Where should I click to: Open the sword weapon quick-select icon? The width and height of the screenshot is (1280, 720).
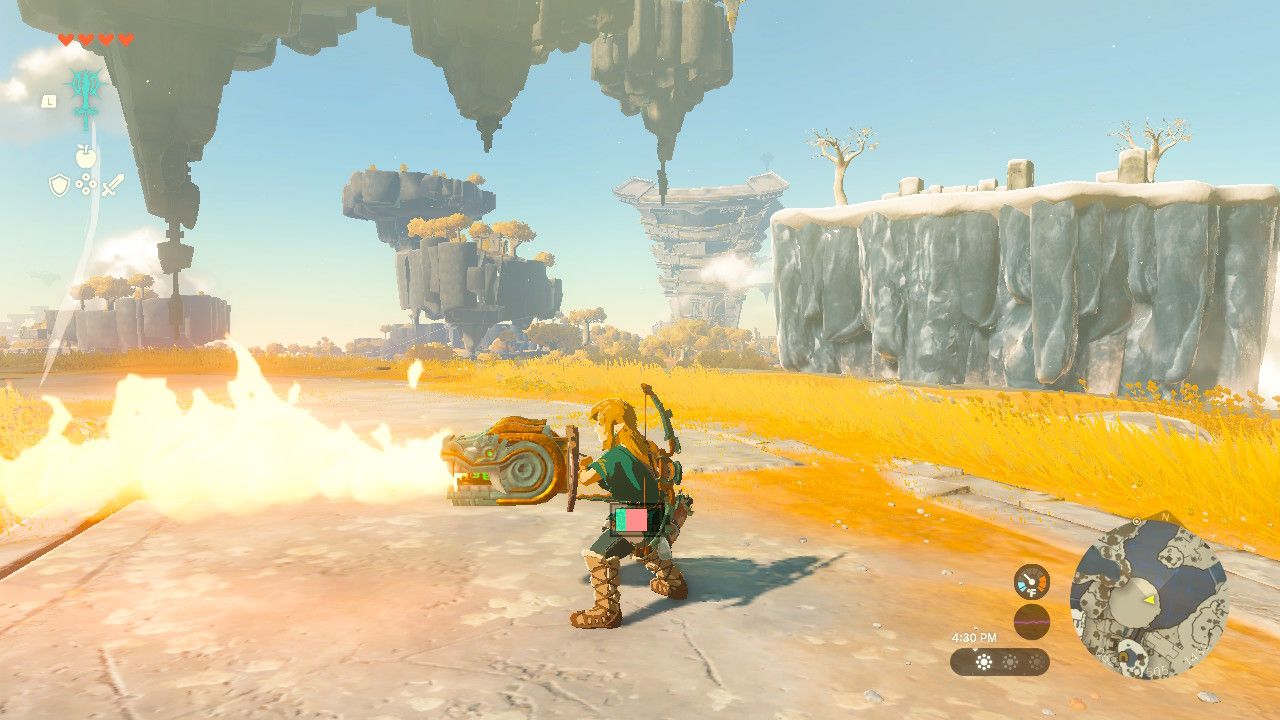pyautogui.click(x=112, y=185)
